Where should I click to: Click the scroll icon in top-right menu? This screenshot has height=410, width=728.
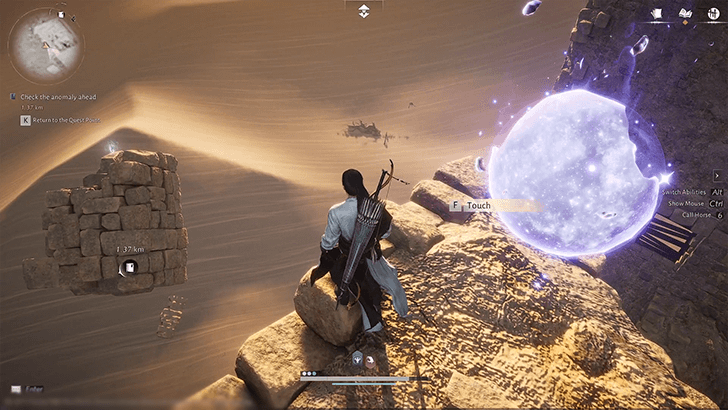(657, 14)
